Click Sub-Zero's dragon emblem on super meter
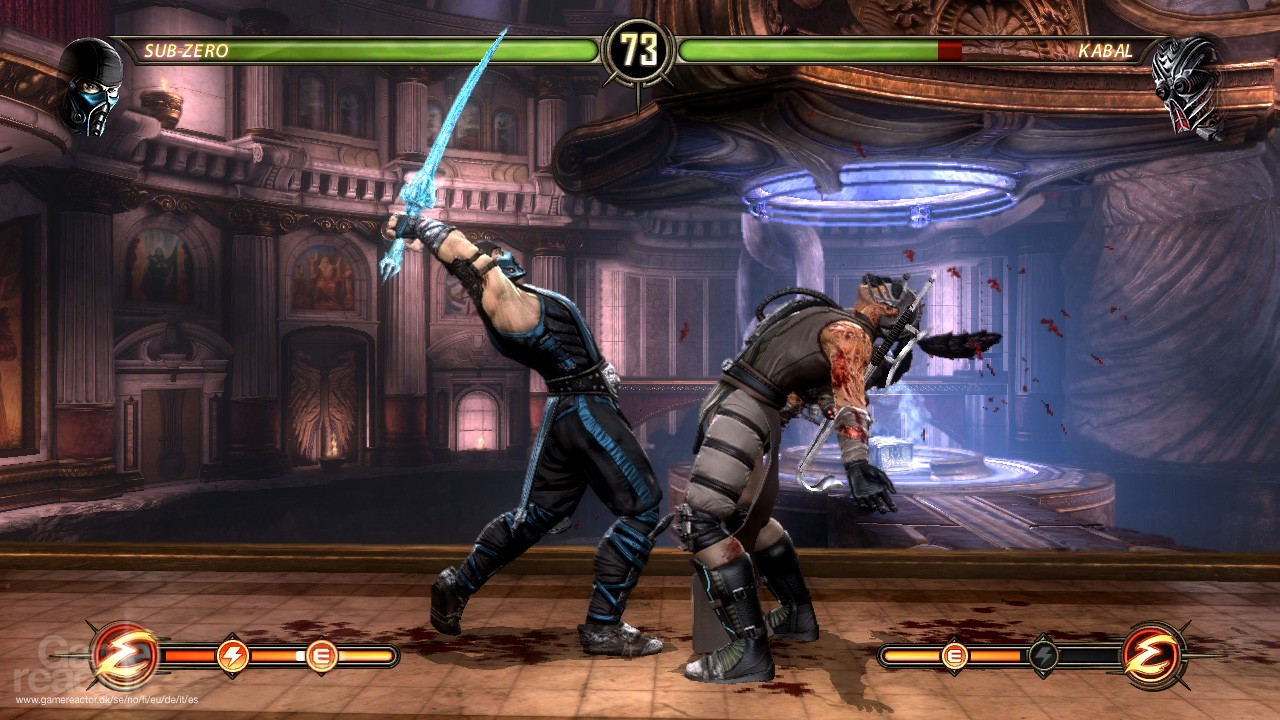The image size is (1280, 720). pos(126,656)
